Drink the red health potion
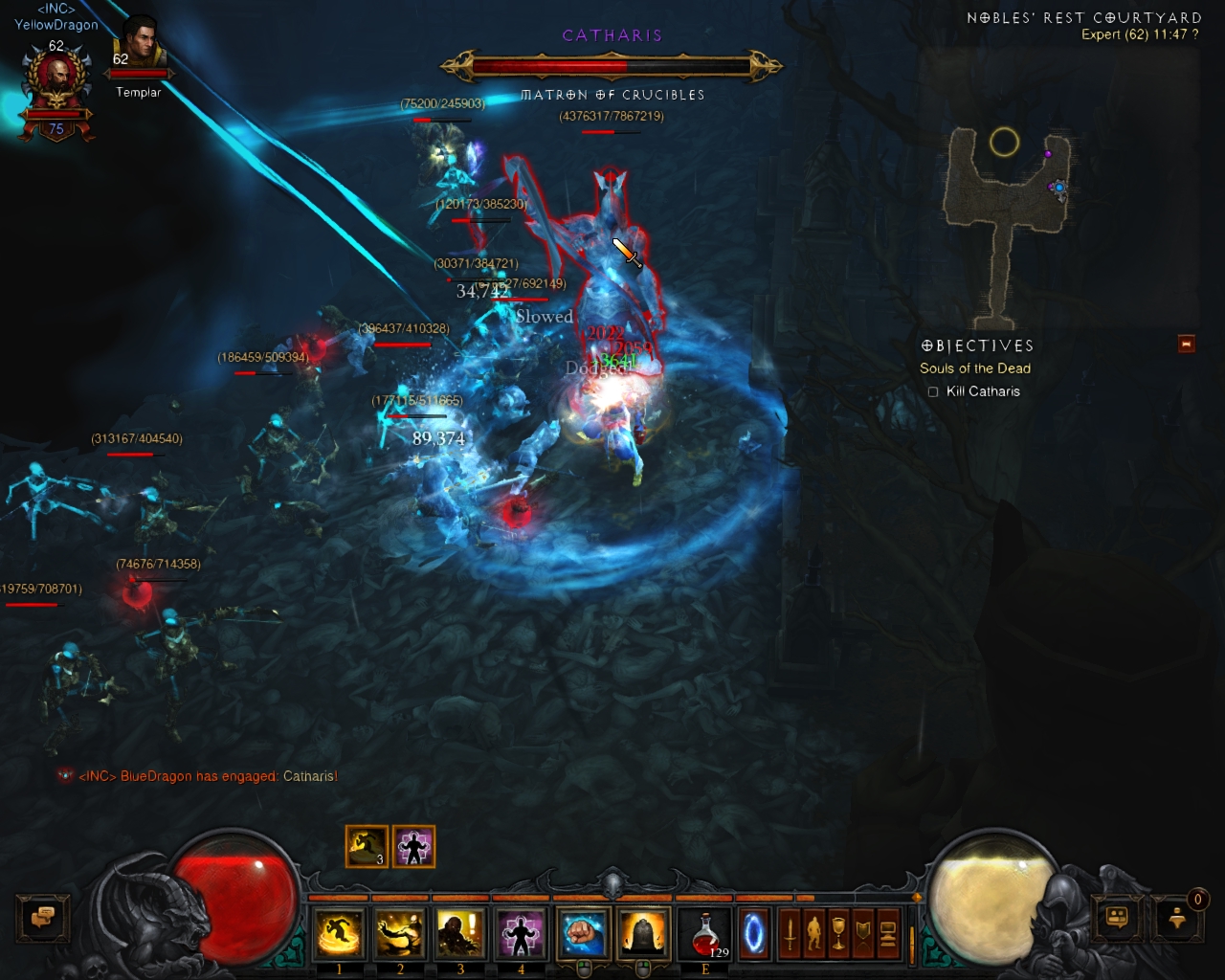Screen dimensions: 1225x980 click(704, 933)
